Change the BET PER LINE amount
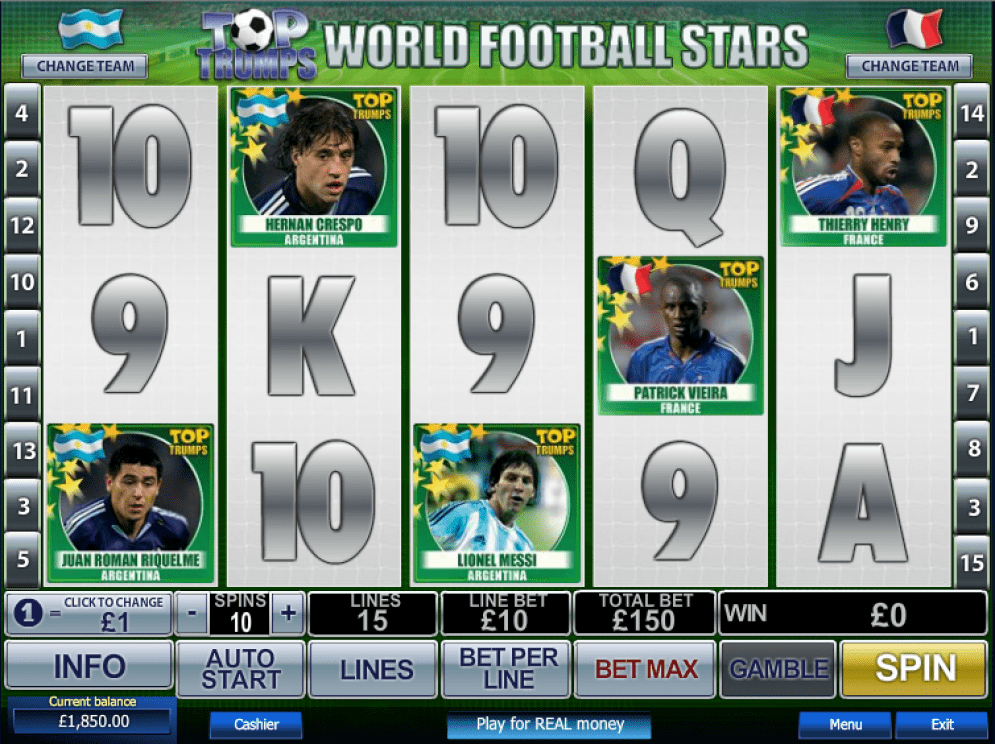Screen dimensions: 995x744 (x=509, y=668)
